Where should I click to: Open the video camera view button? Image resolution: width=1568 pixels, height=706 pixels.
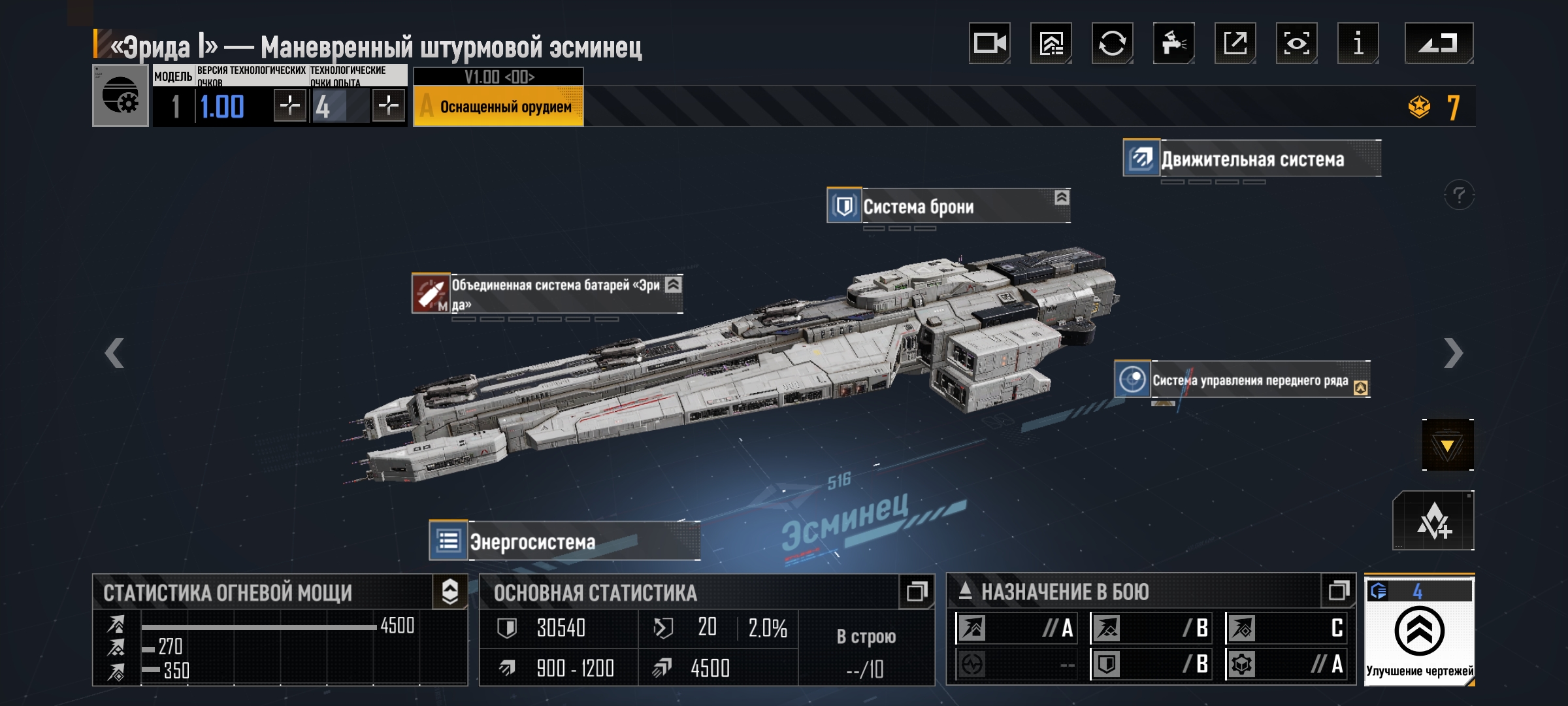(989, 44)
